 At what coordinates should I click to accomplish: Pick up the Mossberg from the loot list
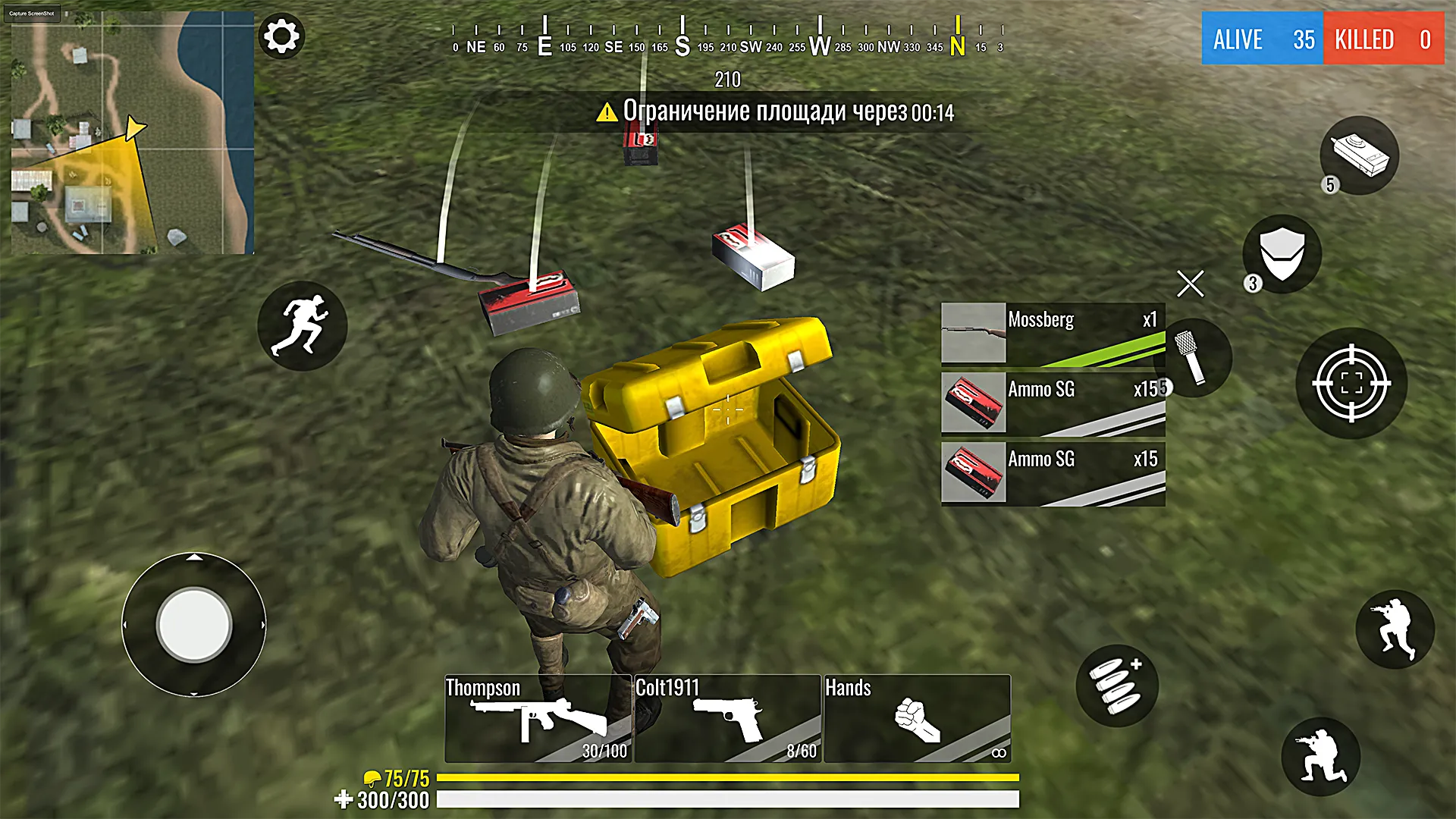click(x=1053, y=334)
